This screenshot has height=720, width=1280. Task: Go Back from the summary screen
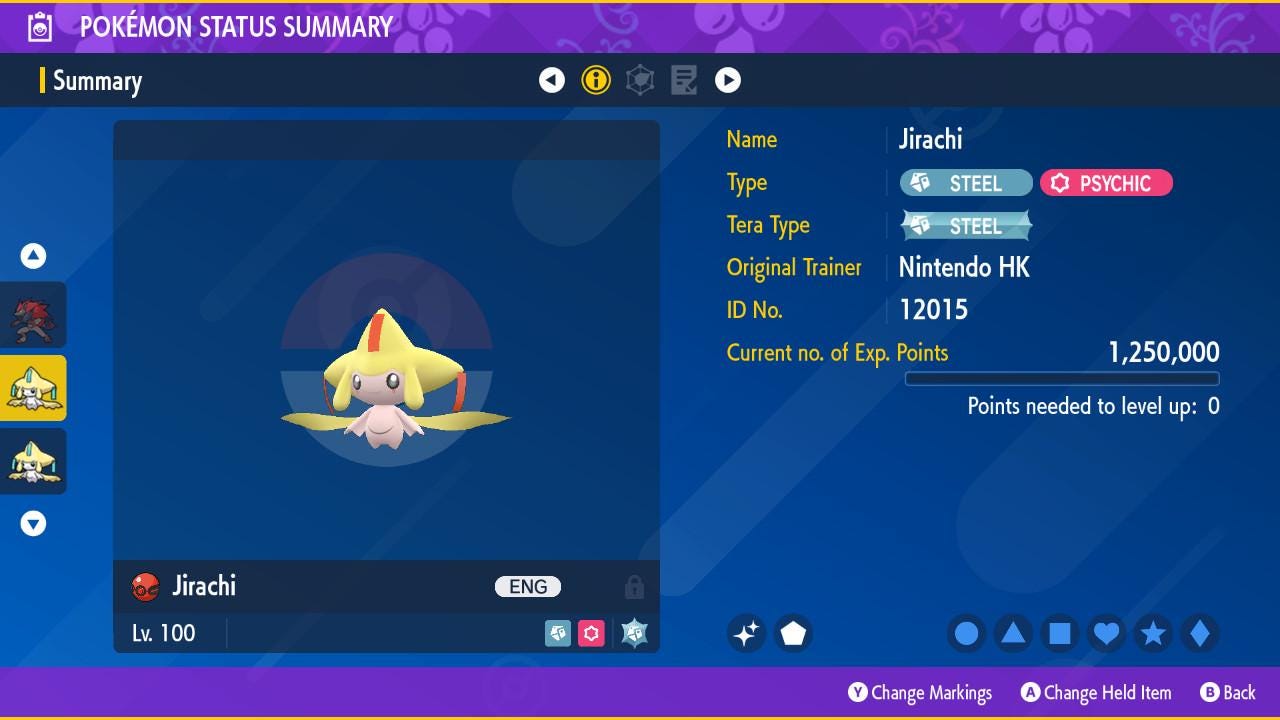[x=1228, y=692]
